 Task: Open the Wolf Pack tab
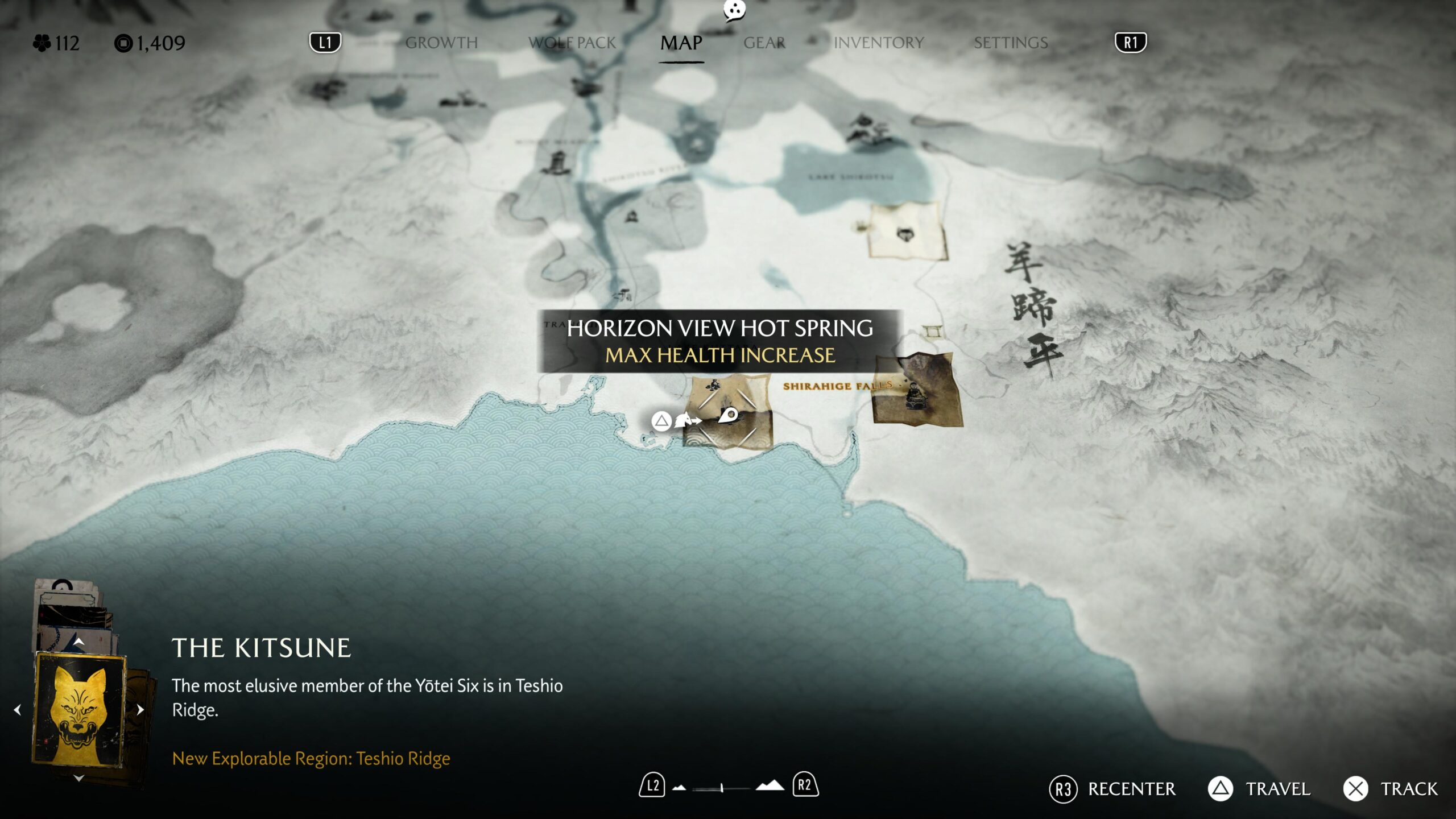pyautogui.click(x=572, y=43)
